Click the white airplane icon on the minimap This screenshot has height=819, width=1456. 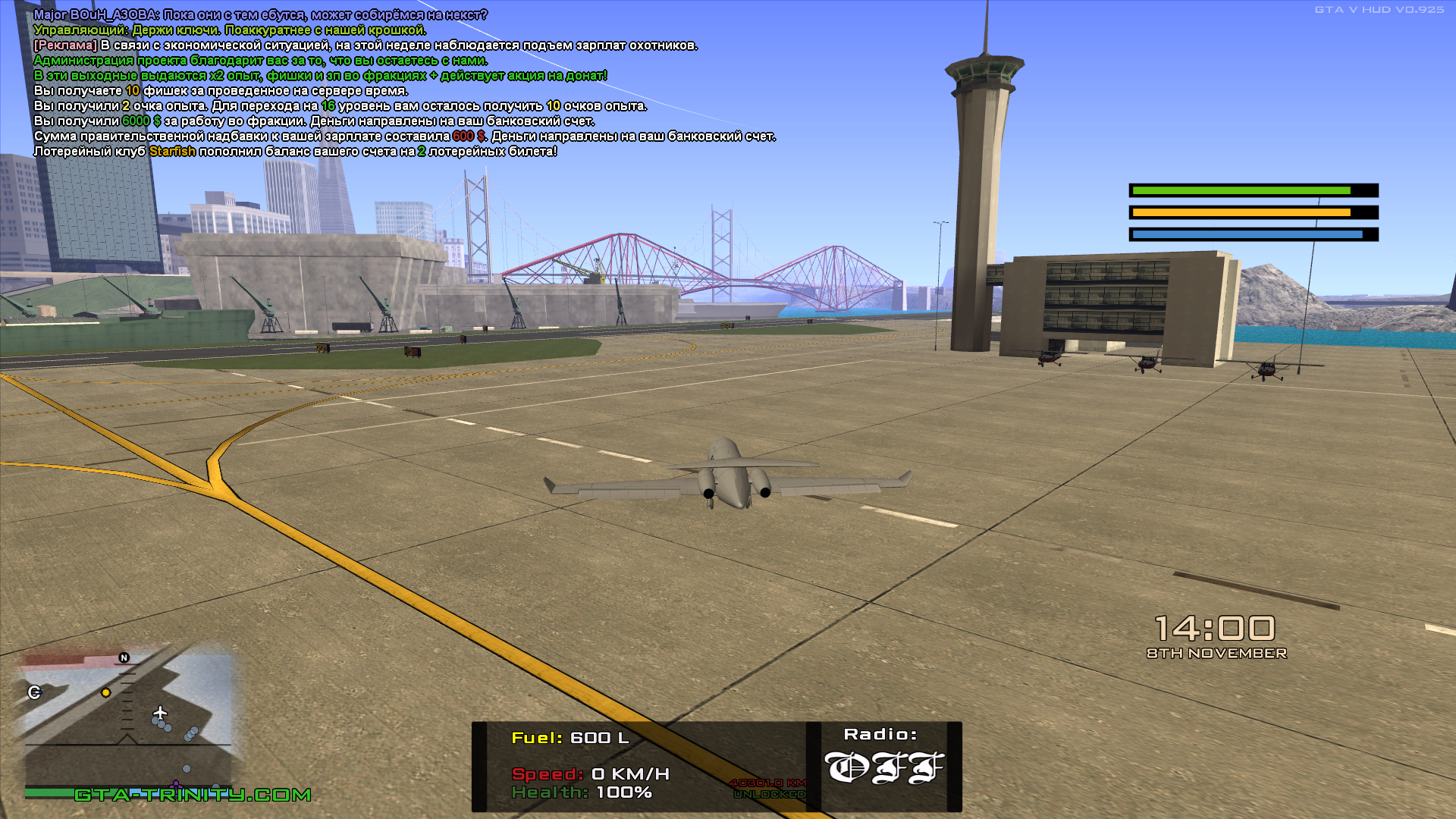click(160, 712)
